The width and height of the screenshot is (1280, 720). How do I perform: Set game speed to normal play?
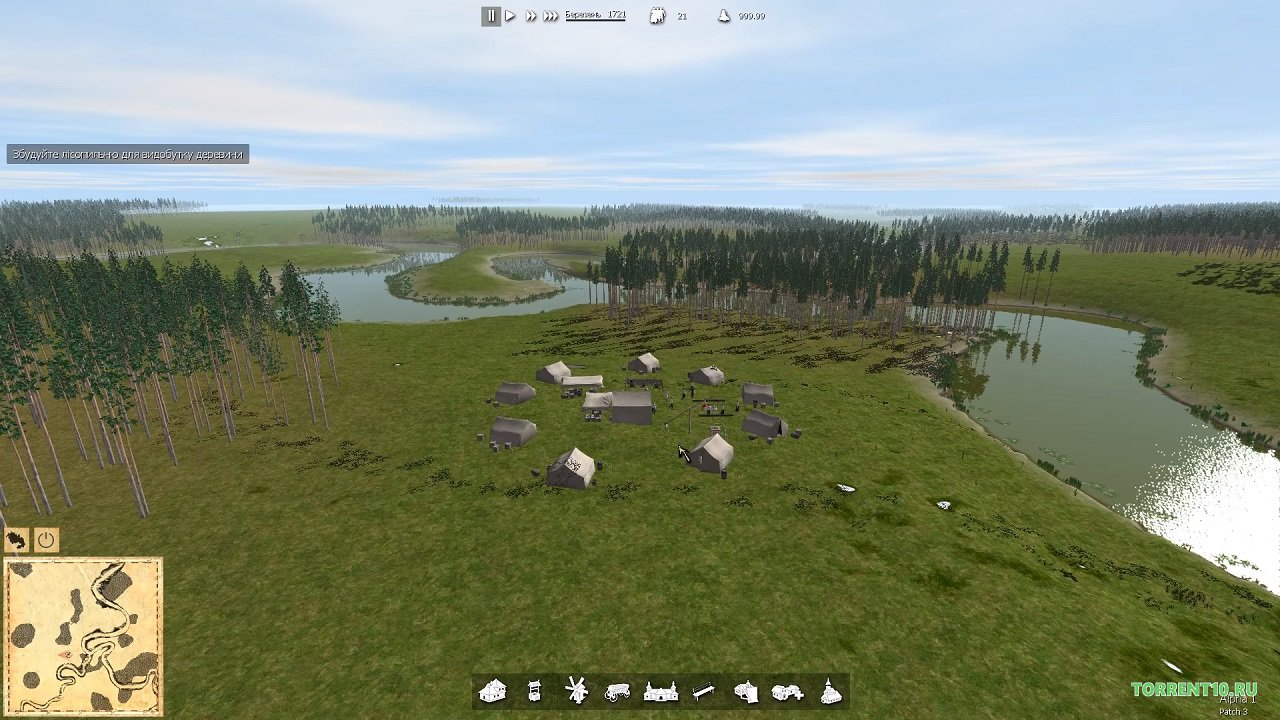click(x=510, y=16)
